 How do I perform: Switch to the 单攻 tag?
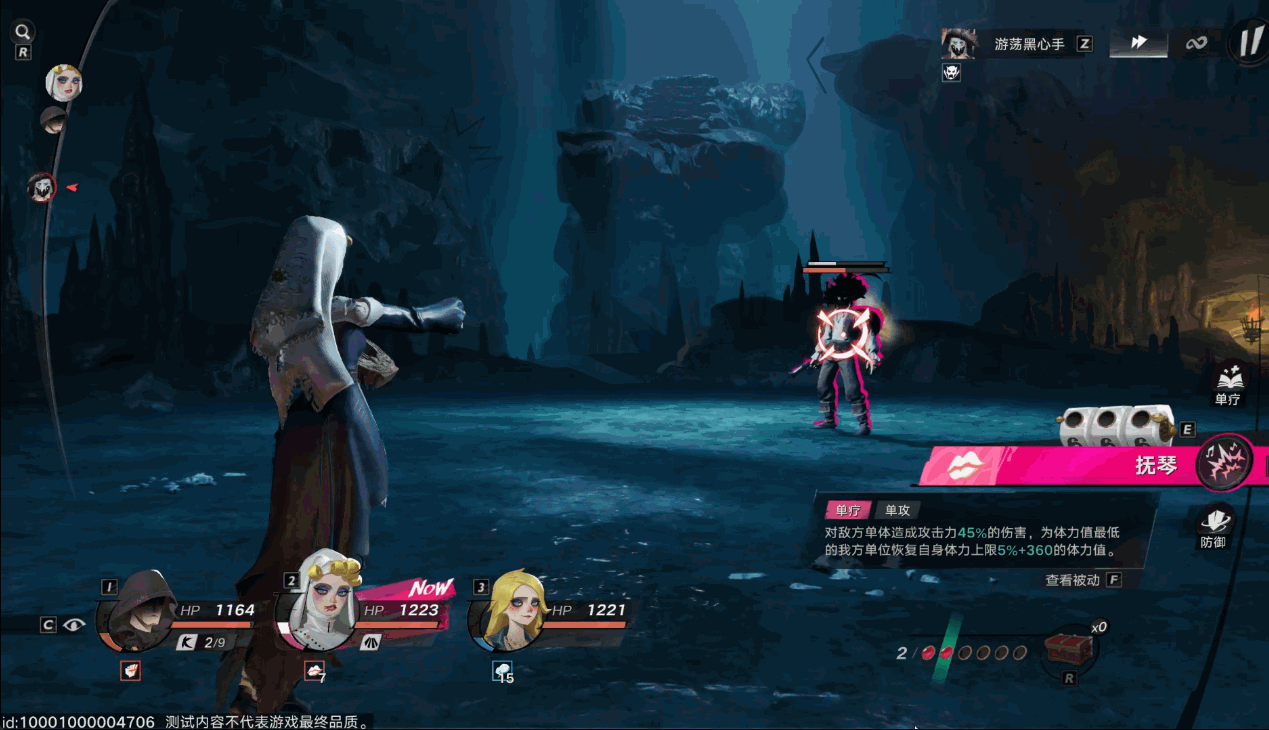(x=897, y=510)
